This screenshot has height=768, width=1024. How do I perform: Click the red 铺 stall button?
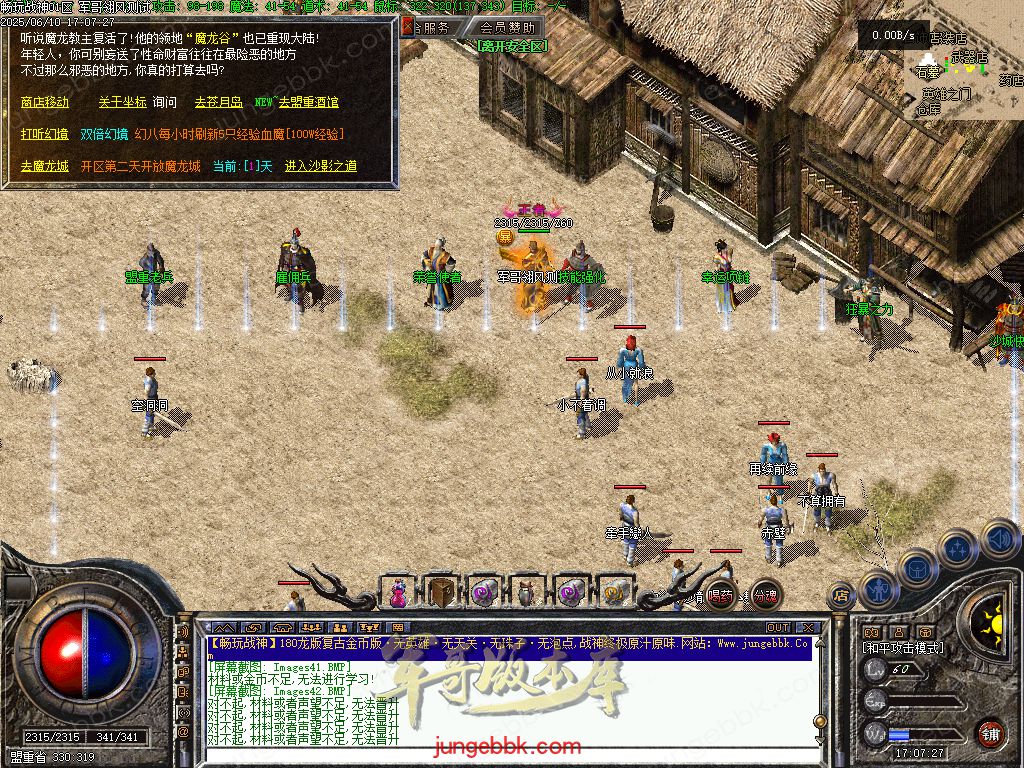tap(990, 733)
